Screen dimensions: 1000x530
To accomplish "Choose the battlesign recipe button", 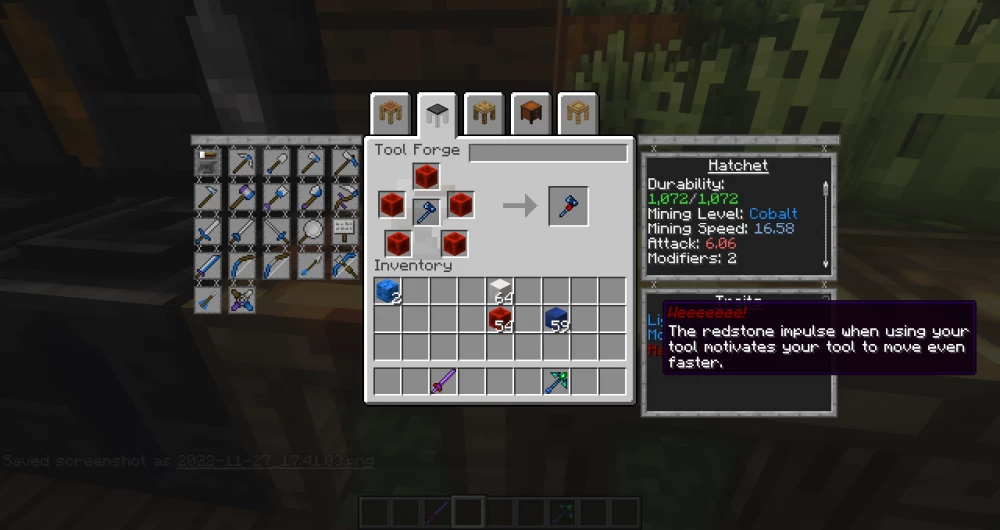I will (345, 230).
